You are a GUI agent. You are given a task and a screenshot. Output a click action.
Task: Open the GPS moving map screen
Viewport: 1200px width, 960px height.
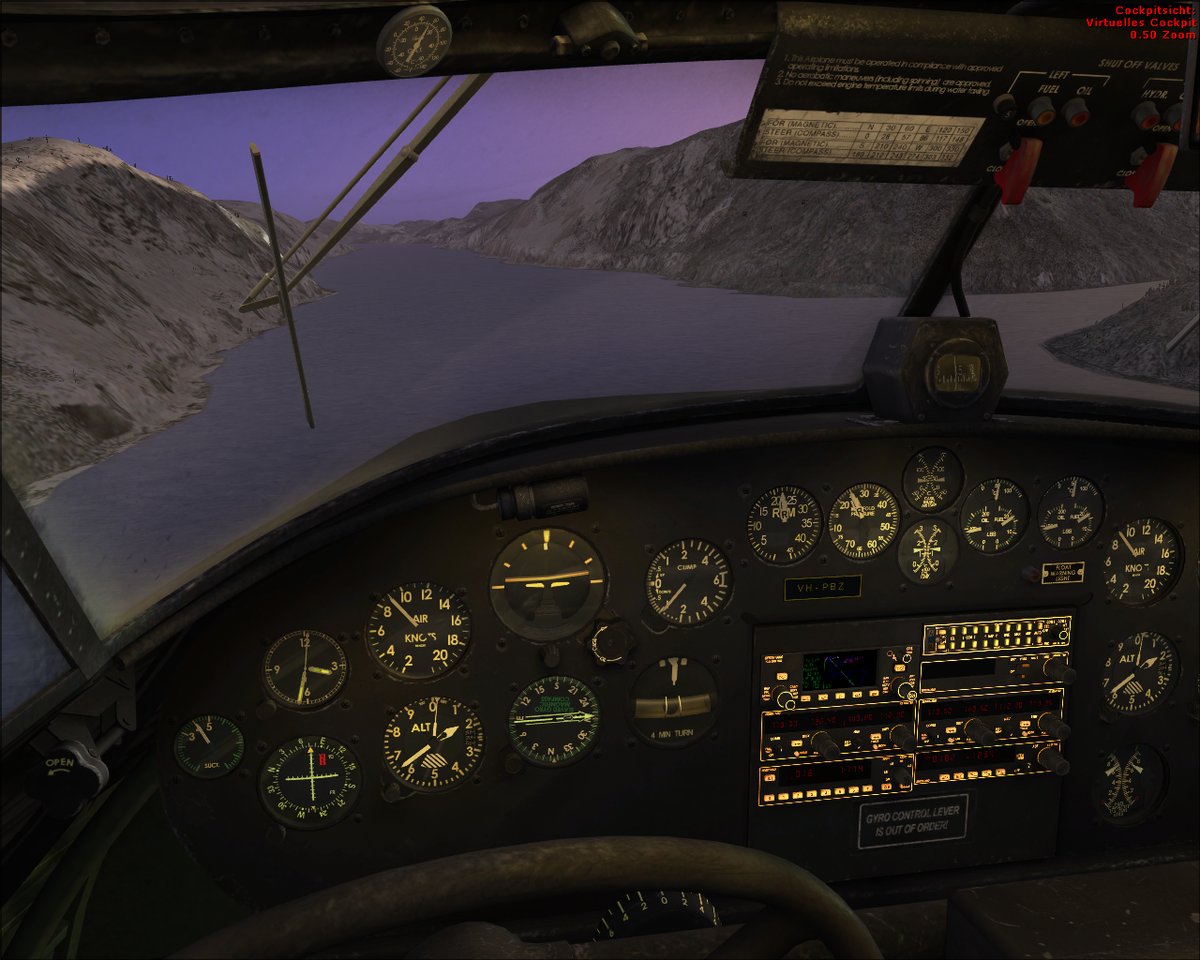(839, 669)
